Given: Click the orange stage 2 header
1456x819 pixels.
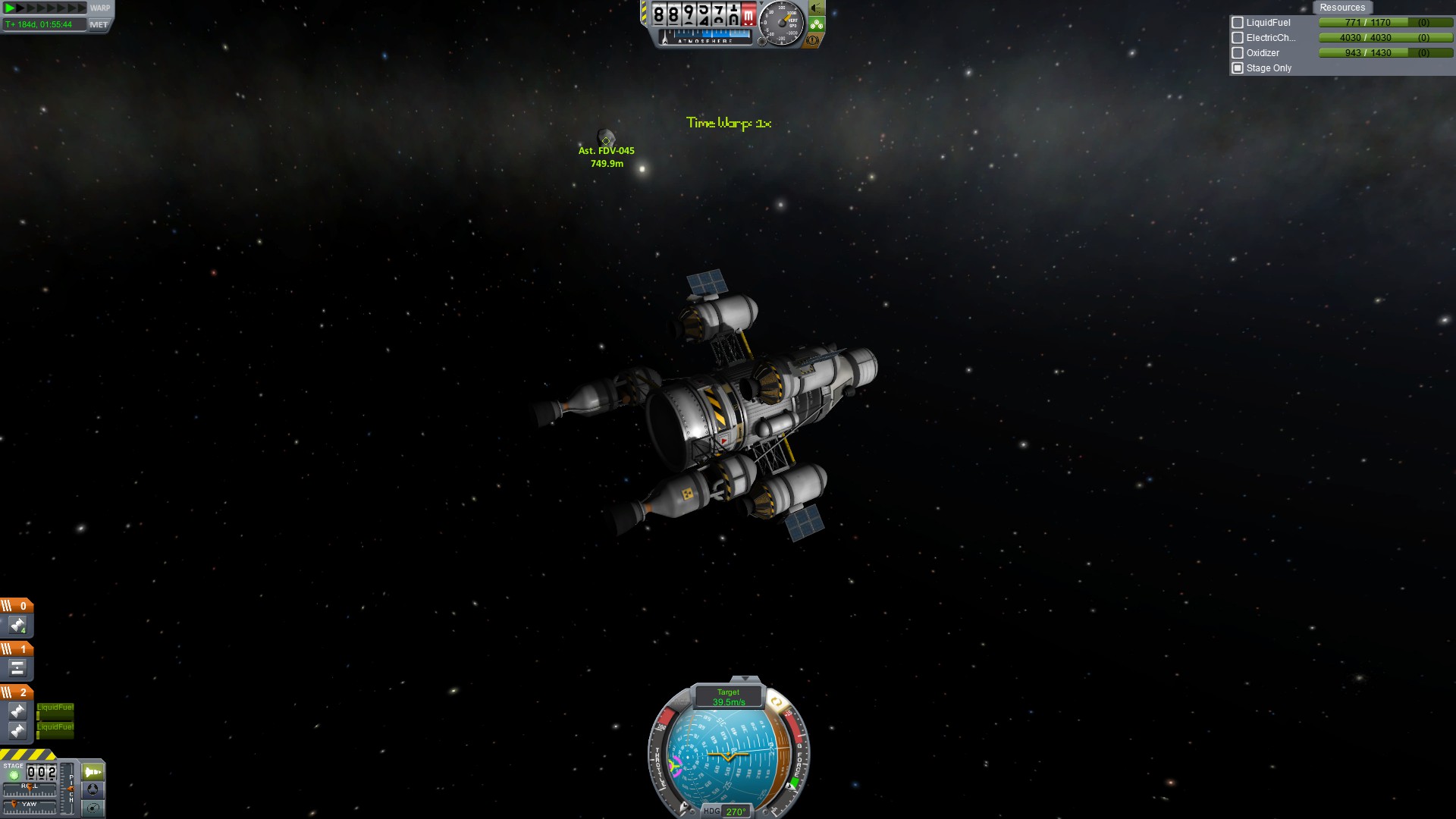Looking at the screenshot, I should (x=17, y=692).
